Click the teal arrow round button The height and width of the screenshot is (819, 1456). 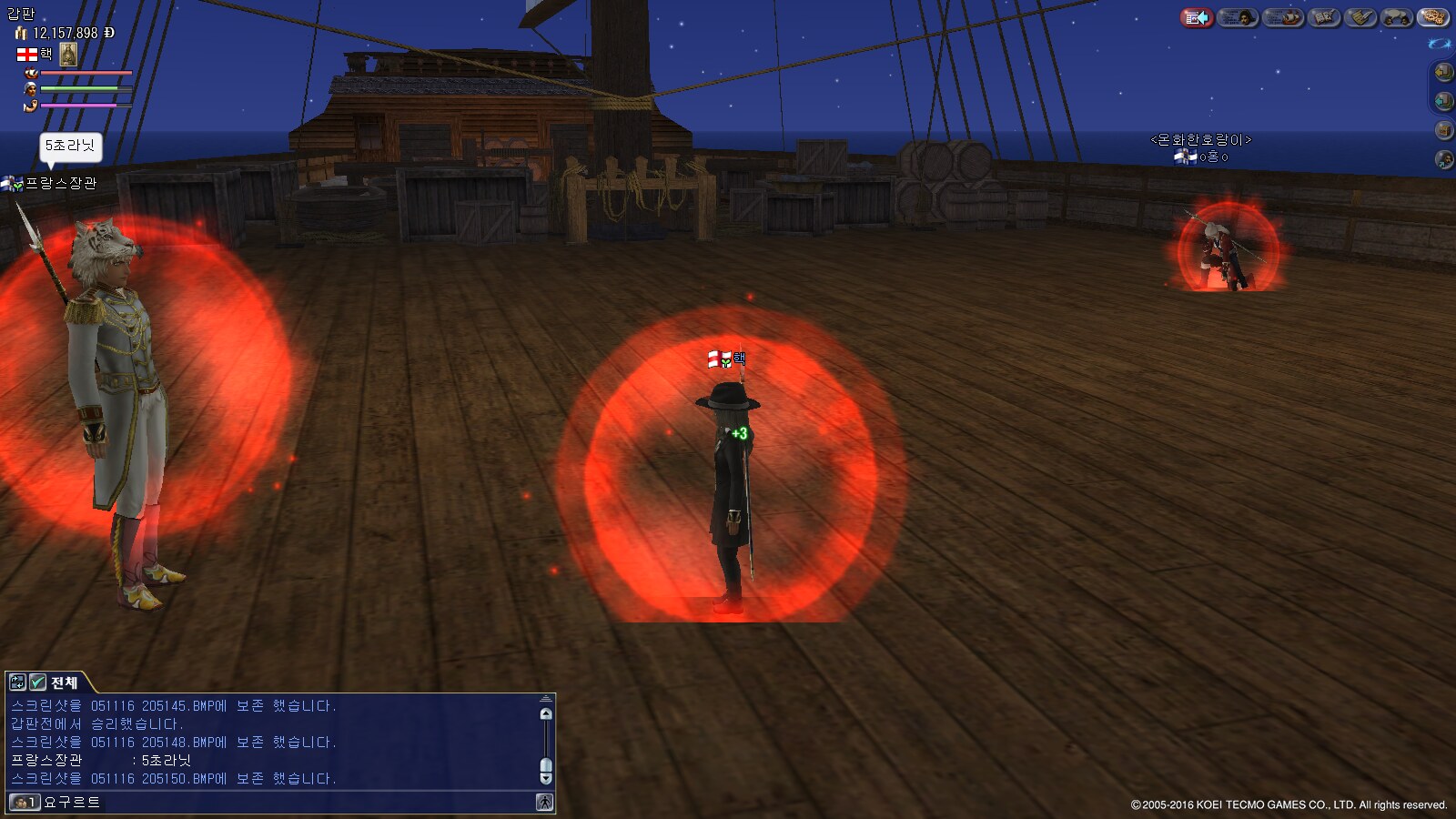tap(1443, 100)
